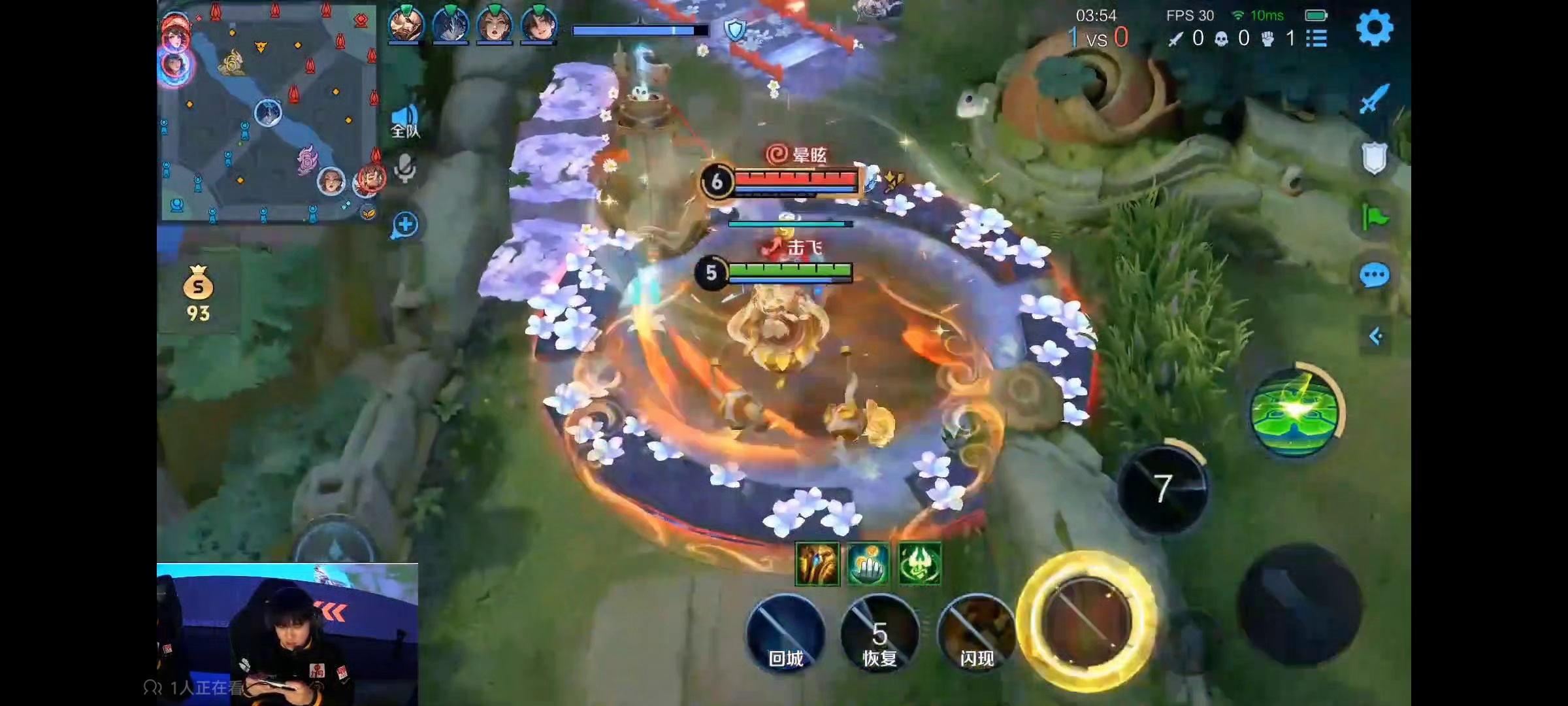Send the green flag signal
The image size is (1568, 706).
tap(1375, 217)
